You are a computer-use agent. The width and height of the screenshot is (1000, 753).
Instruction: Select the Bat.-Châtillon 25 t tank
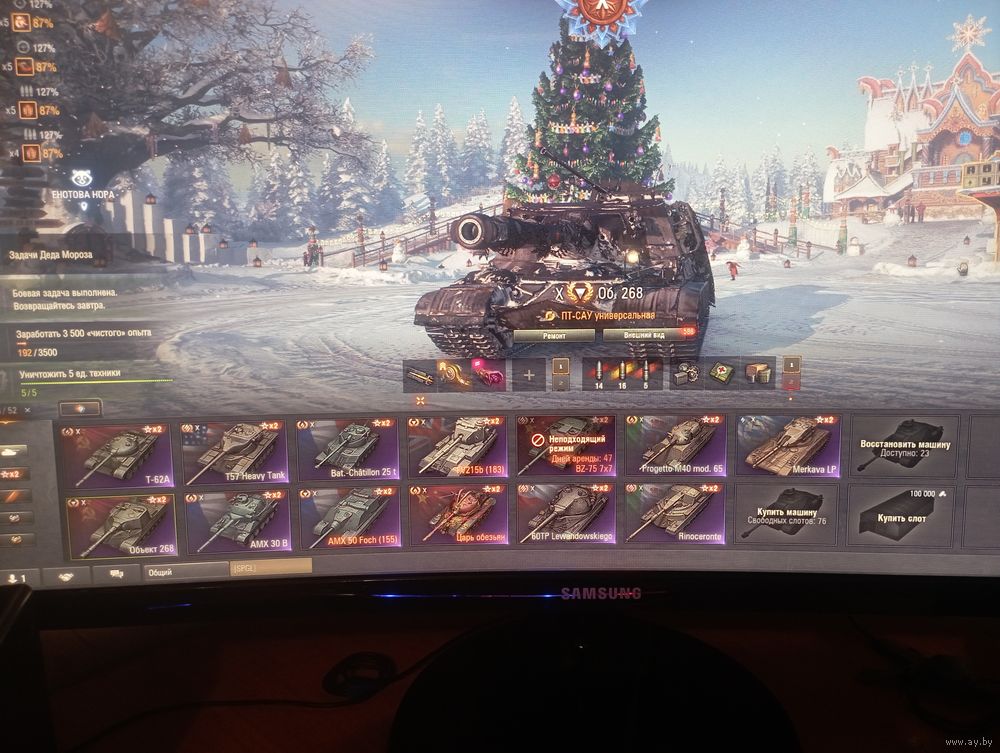[x=347, y=448]
